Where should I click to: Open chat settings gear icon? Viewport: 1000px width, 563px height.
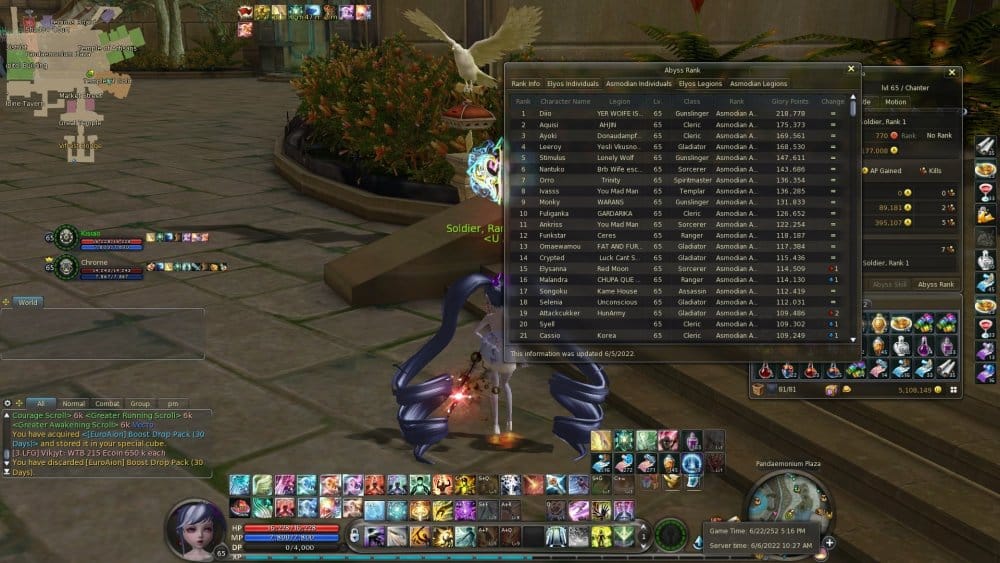click(8, 404)
